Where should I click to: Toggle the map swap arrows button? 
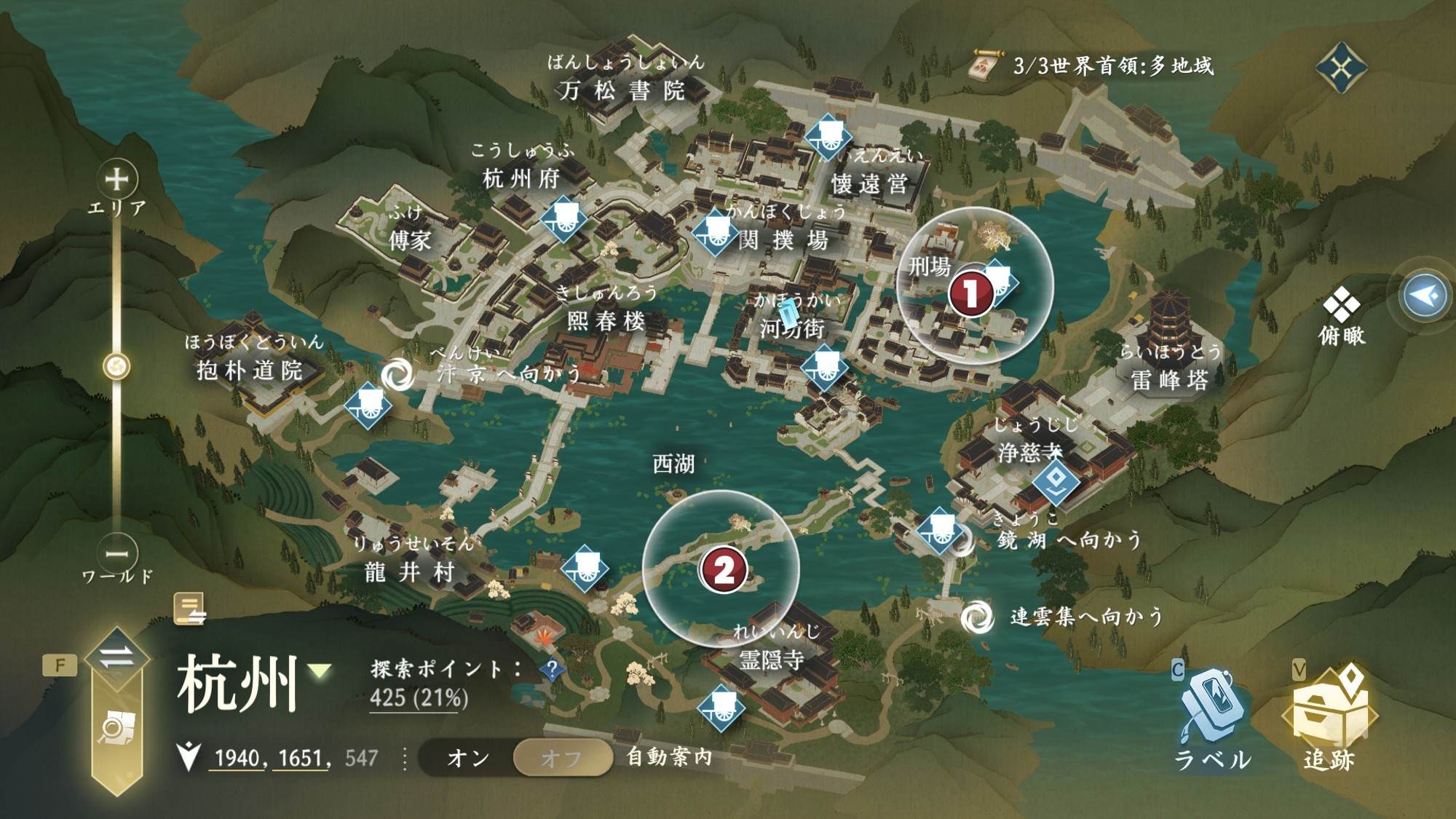coord(116,657)
